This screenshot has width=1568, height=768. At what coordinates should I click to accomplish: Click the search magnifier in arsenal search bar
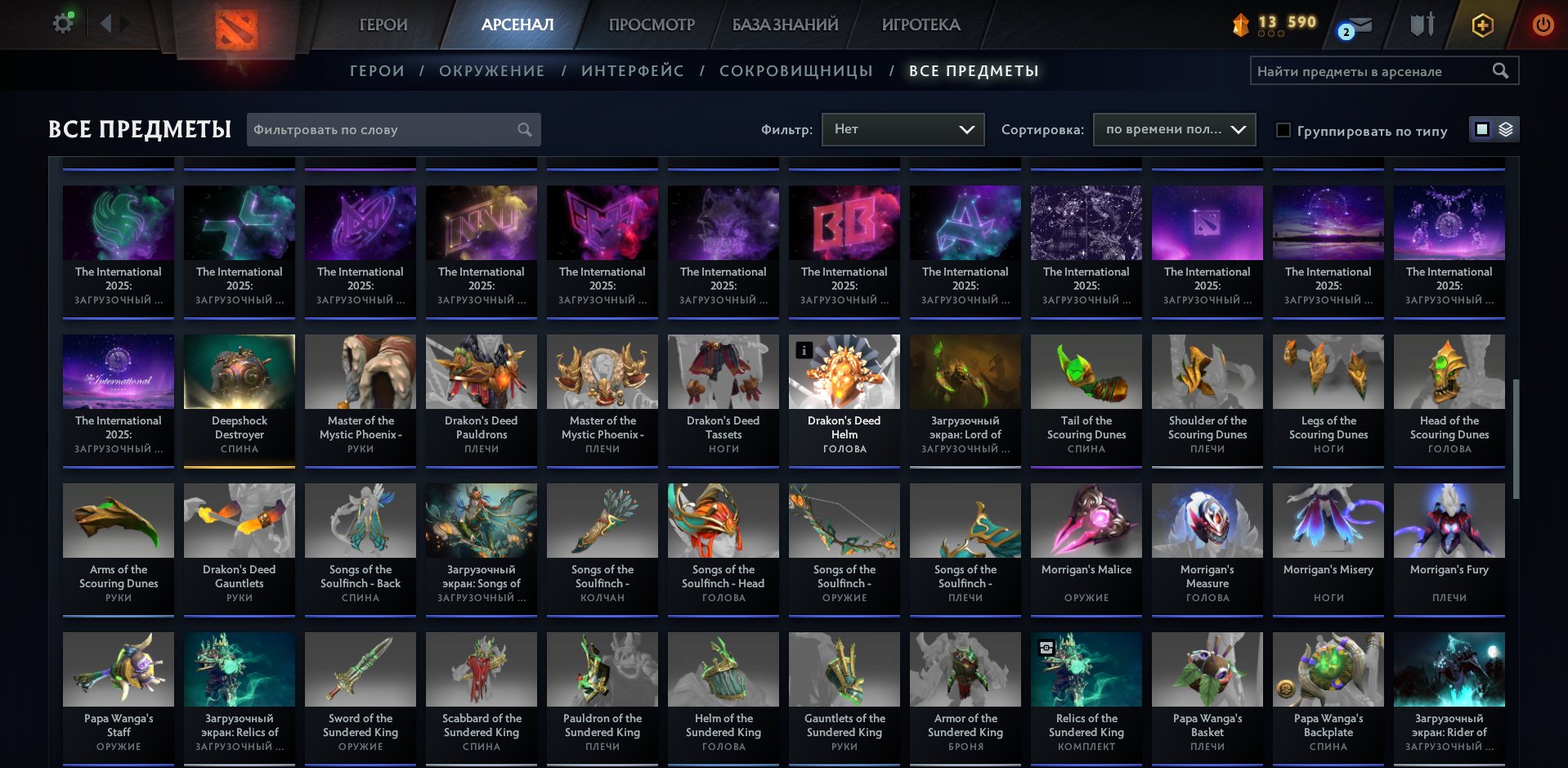[x=1501, y=70]
